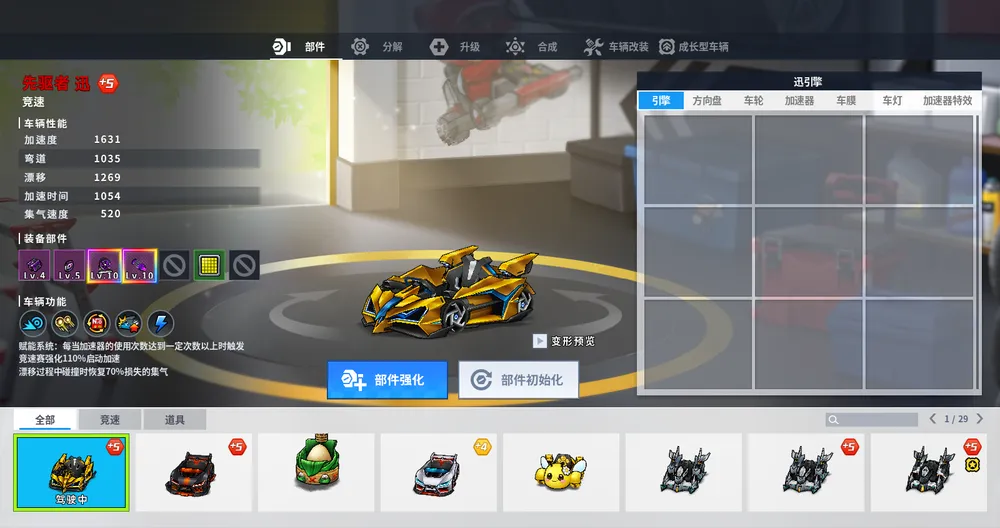Image resolution: width=1000 pixels, height=528 pixels.
Task: Choose the 部件初始化 button
Action: click(518, 380)
